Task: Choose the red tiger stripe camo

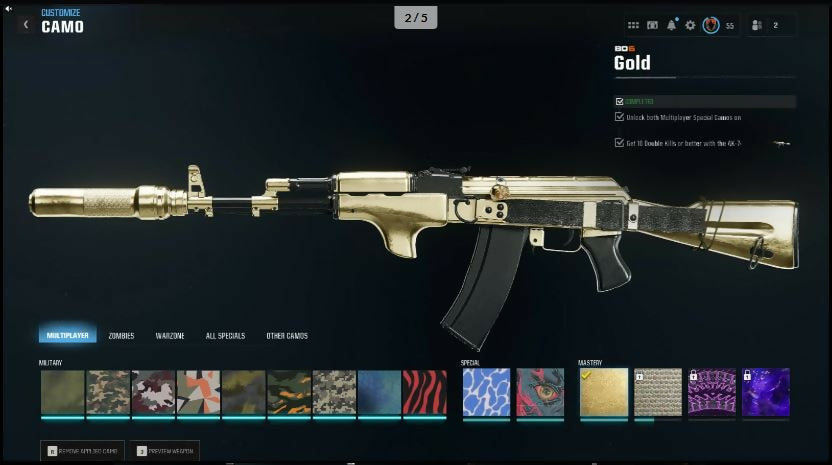Action: 424,392
